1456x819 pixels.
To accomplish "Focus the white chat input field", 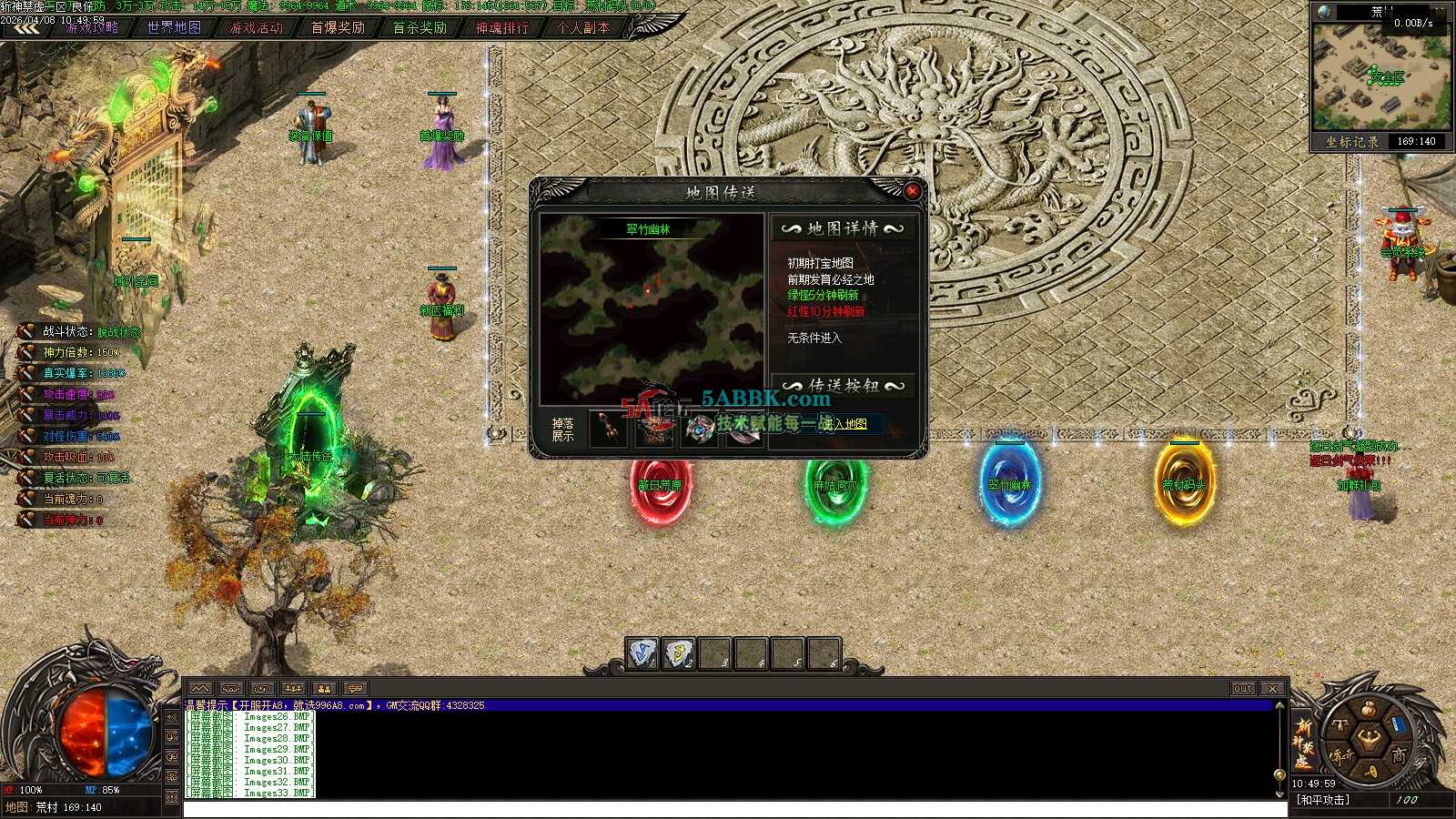I will (728, 809).
